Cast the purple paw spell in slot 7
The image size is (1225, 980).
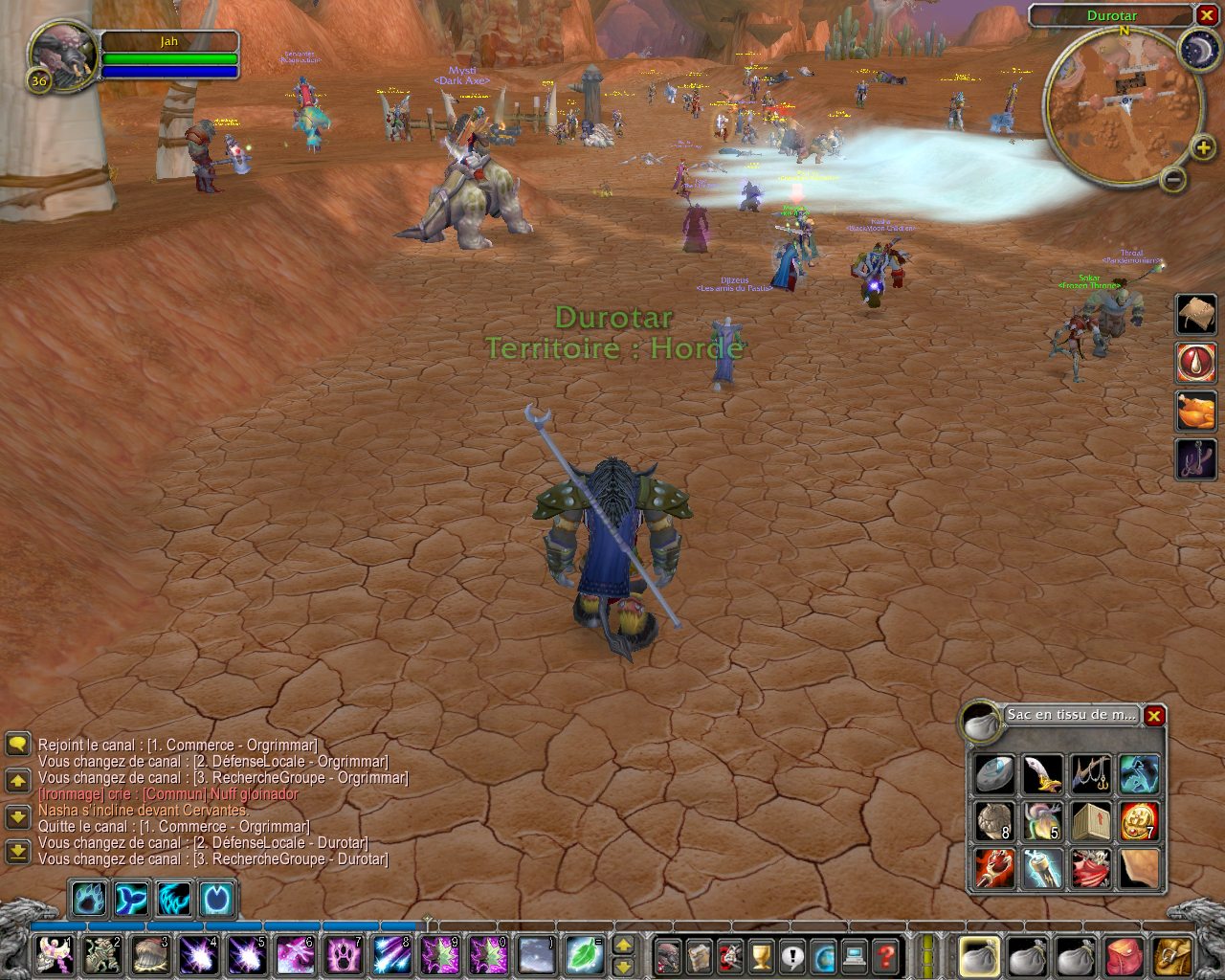pos(344,955)
